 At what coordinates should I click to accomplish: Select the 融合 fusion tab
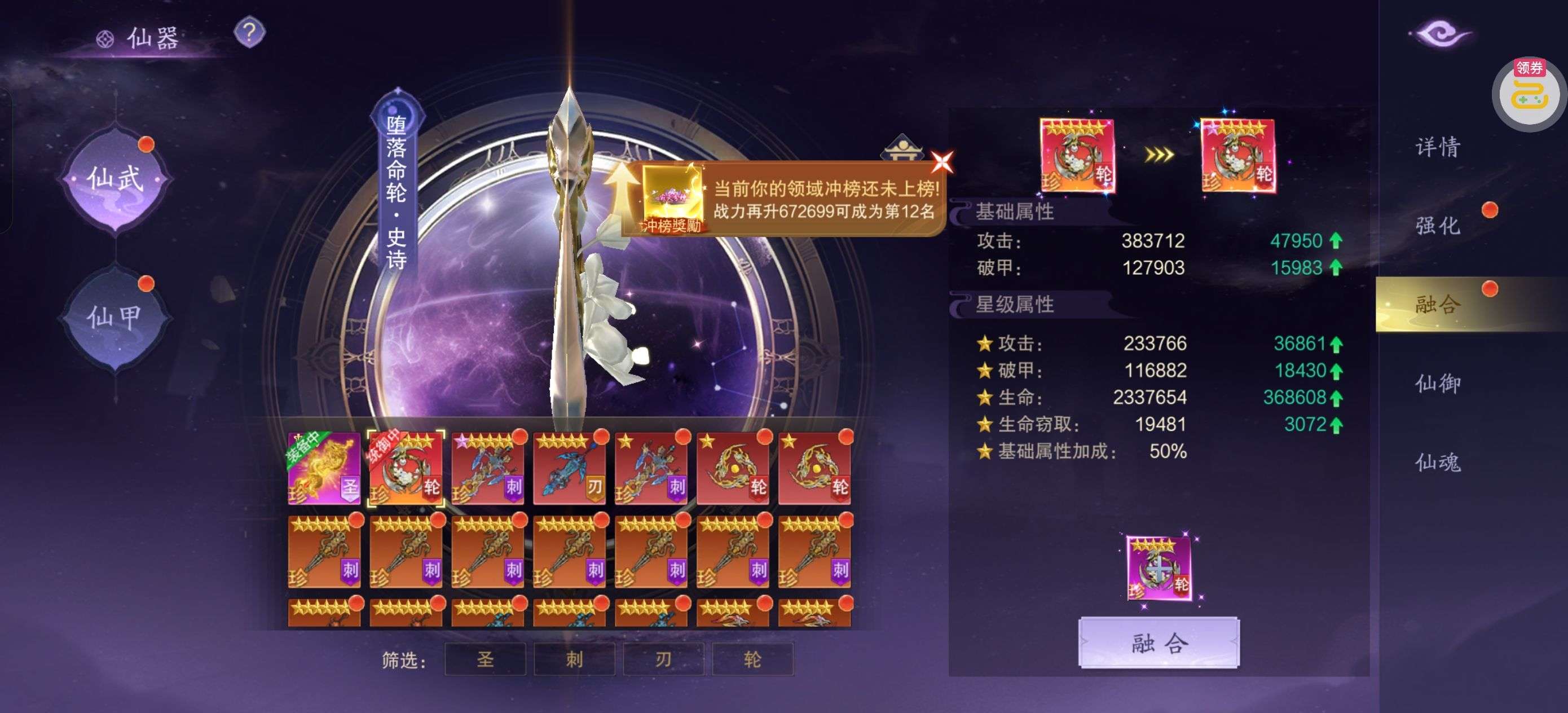tap(1438, 304)
